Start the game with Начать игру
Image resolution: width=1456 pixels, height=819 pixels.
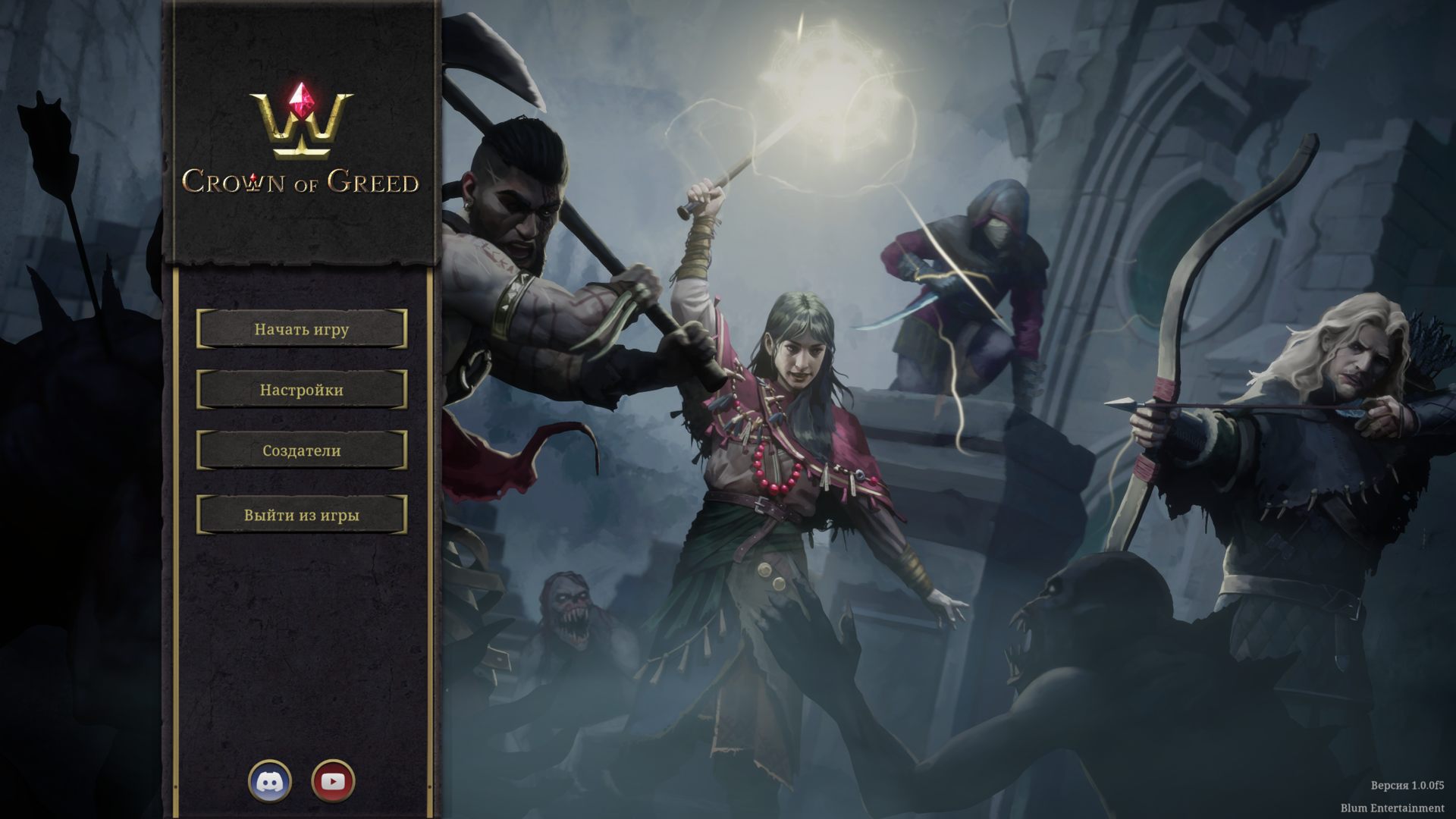pyautogui.click(x=301, y=329)
